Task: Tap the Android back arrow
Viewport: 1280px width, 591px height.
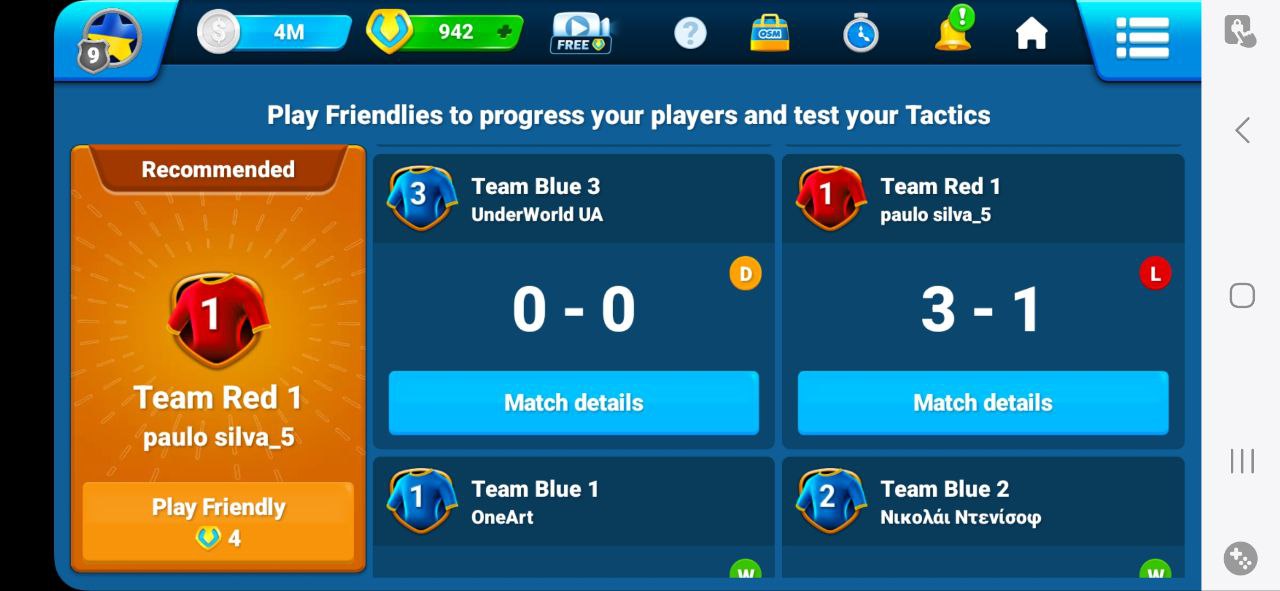Action: click(1242, 130)
